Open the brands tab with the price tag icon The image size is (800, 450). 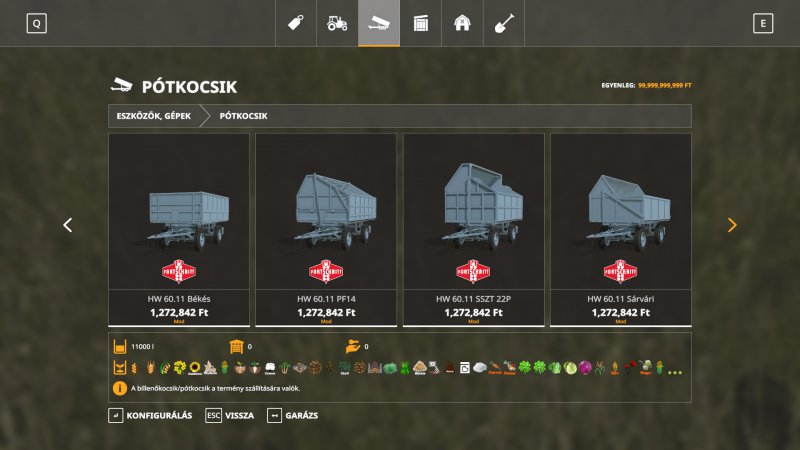coord(295,22)
